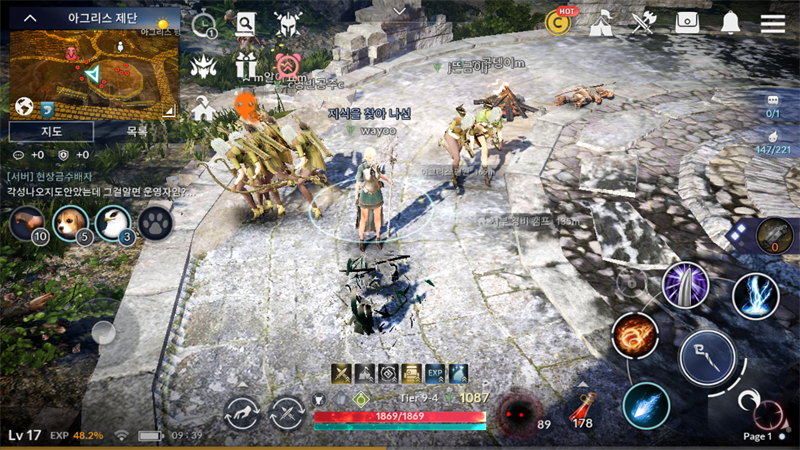Viewport: 800px width, 450px height.
Task: Activate the fire swirl skill
Action: [635, 335]
